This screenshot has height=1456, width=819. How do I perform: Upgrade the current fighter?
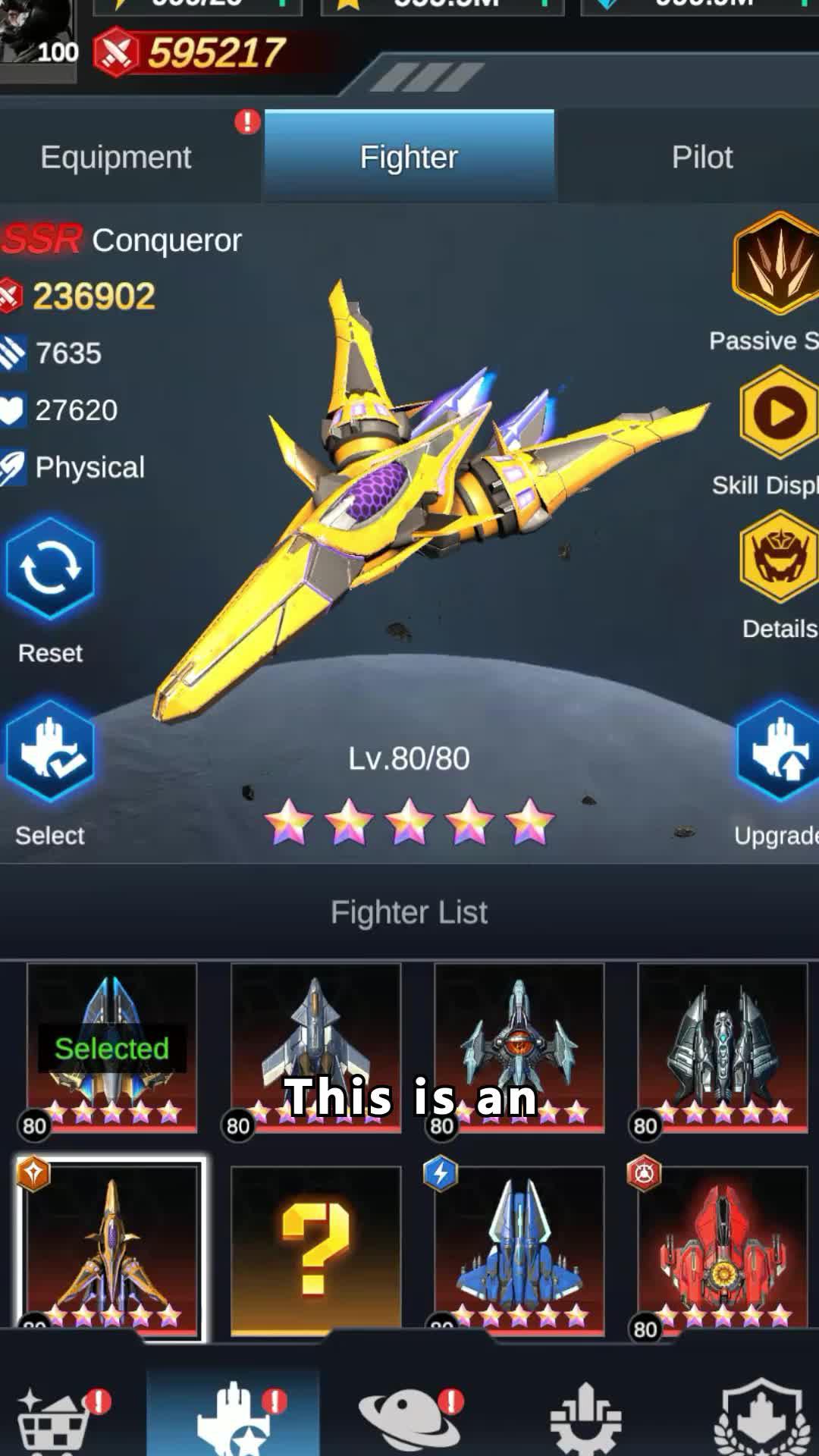tap(777, 752)
